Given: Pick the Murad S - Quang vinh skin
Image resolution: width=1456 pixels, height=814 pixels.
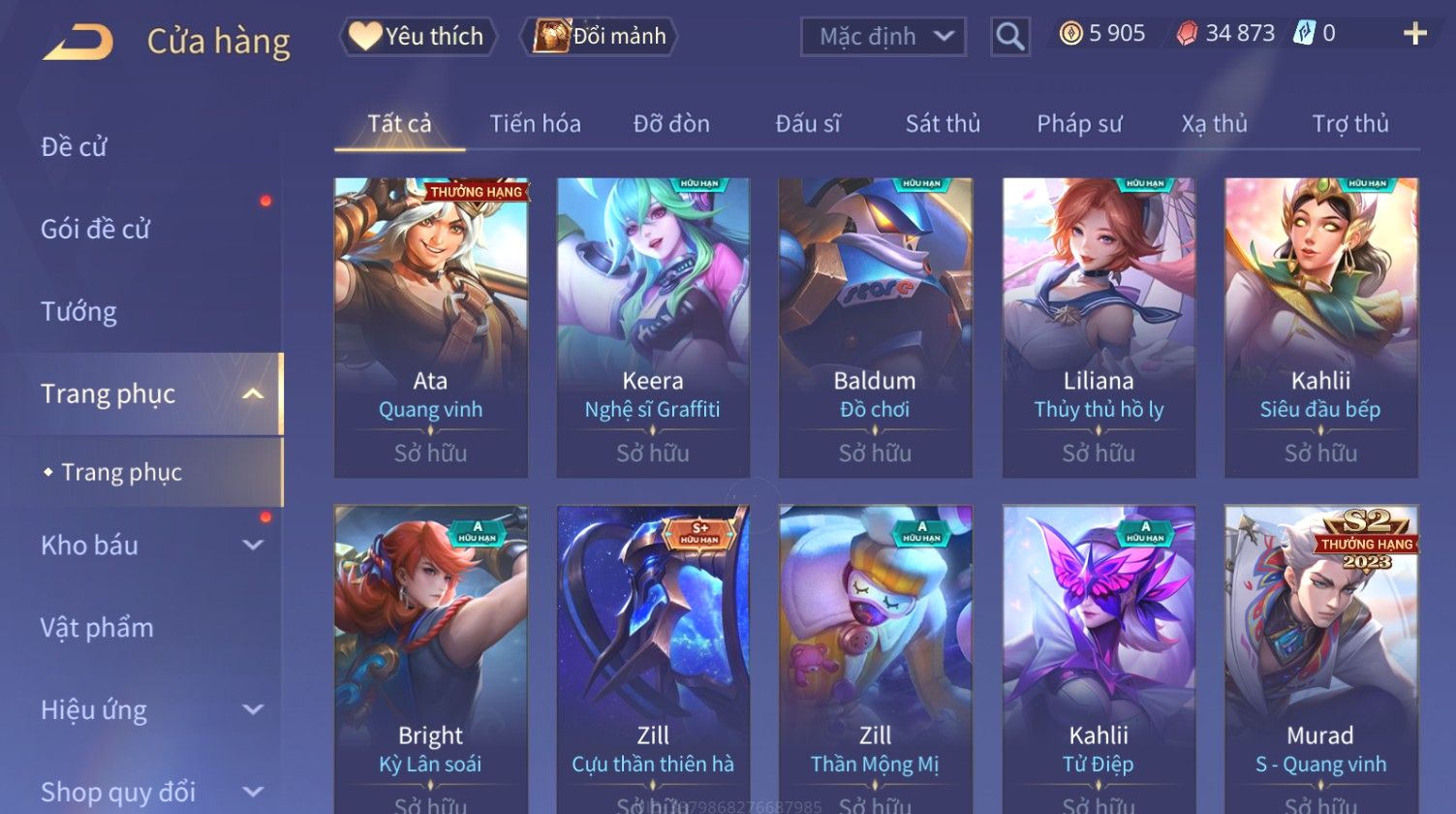Looking at the screenshot, I should (1320, 659).
